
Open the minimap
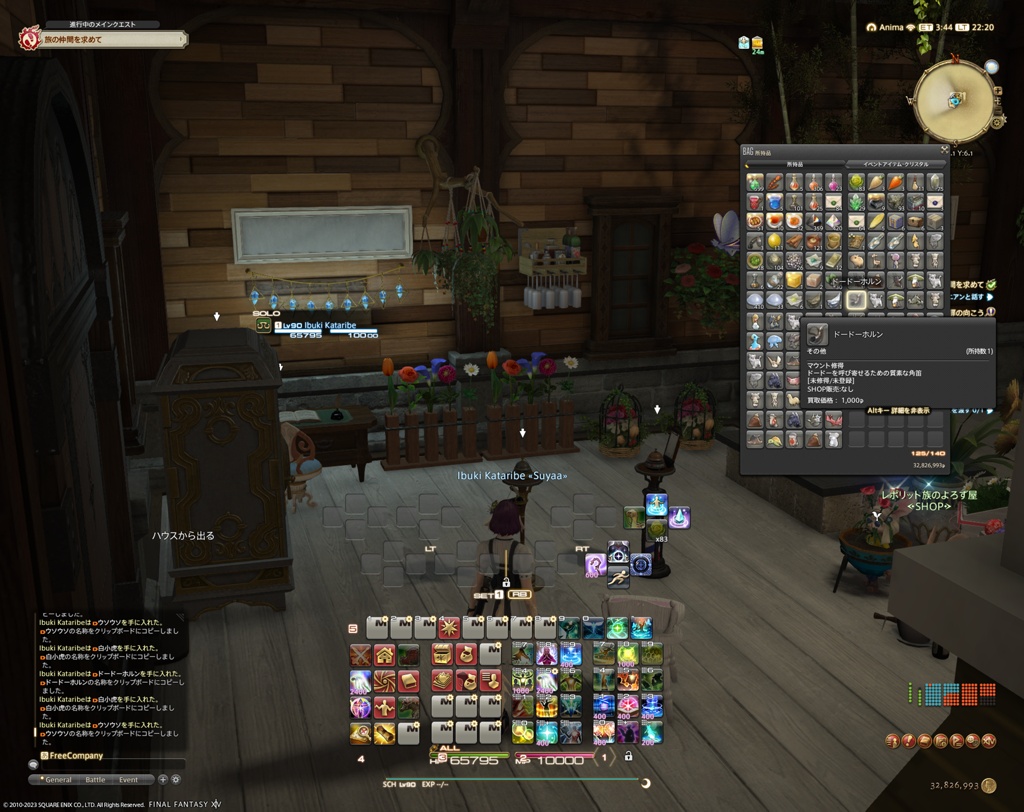click(x=953, y=101)
